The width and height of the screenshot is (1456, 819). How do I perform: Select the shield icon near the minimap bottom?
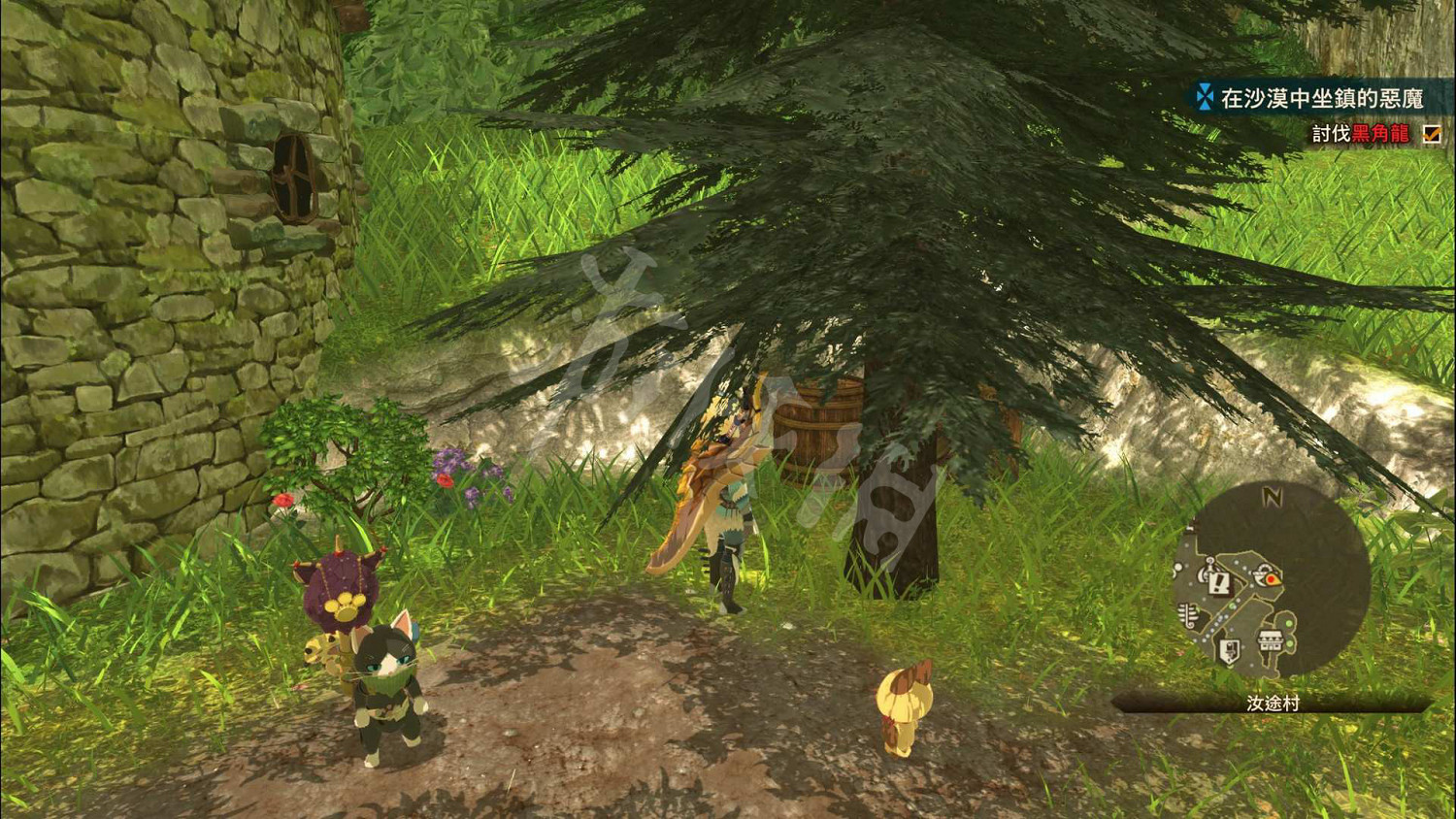pyautogui.click(x=1231, y=648)
